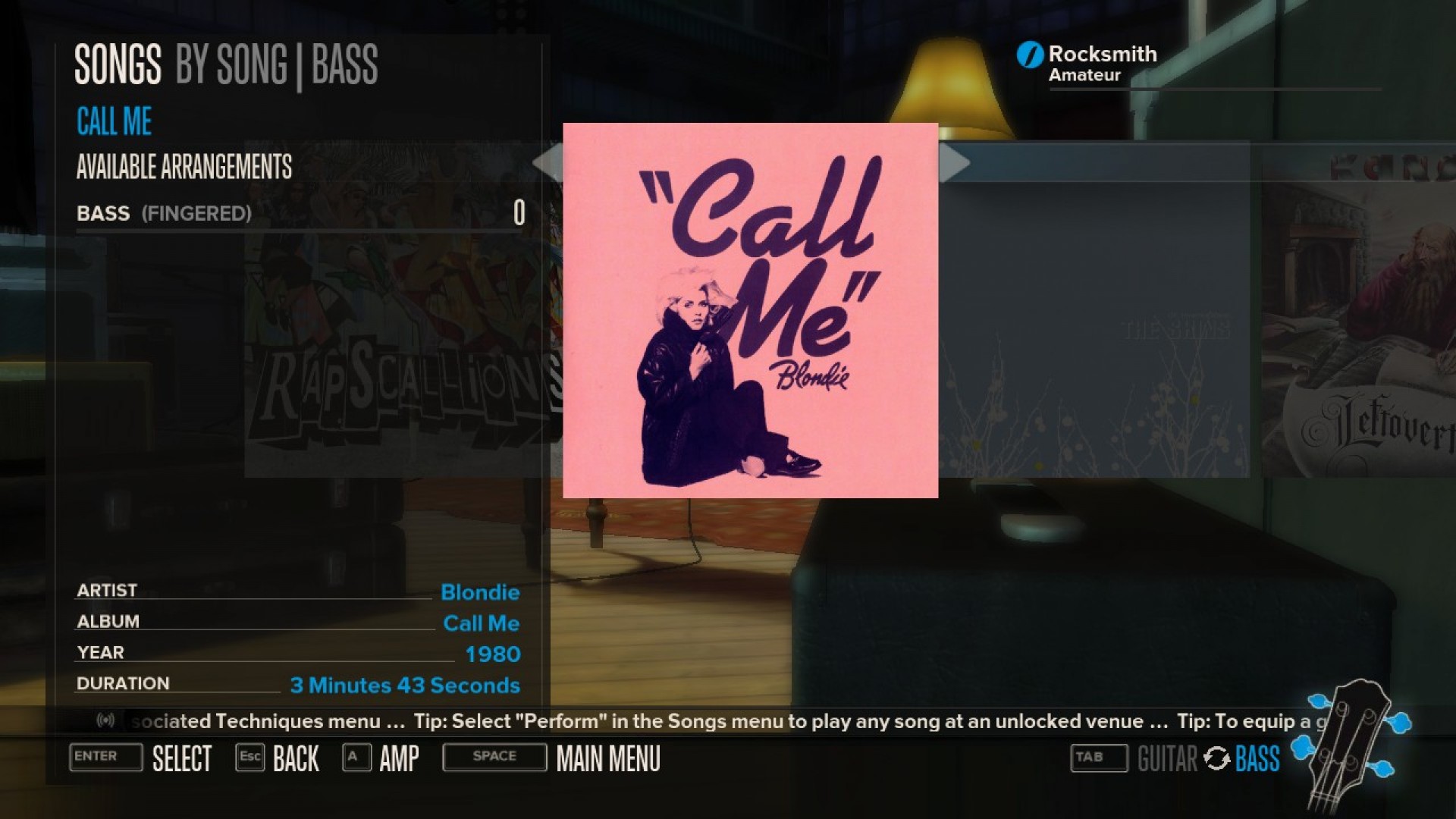
Task: Click the Space key icon for Main Menu
Action: pyautogui.click(x=494, y=756)
